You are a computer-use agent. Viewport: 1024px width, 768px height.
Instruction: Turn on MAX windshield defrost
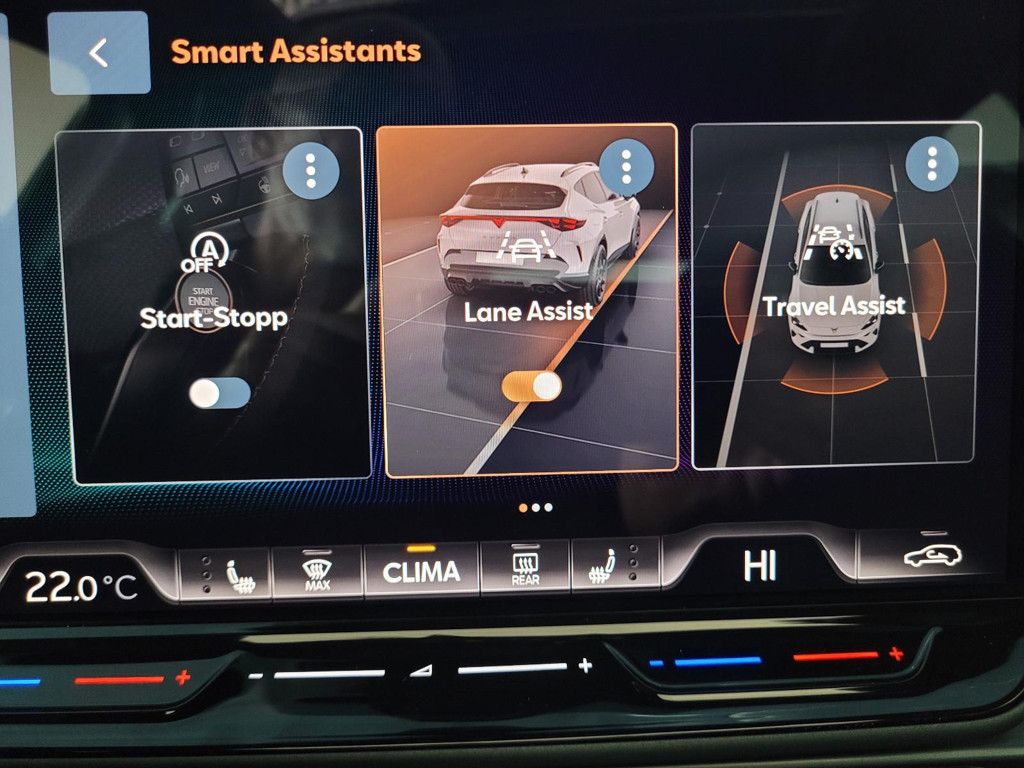(x=317, y=574)
